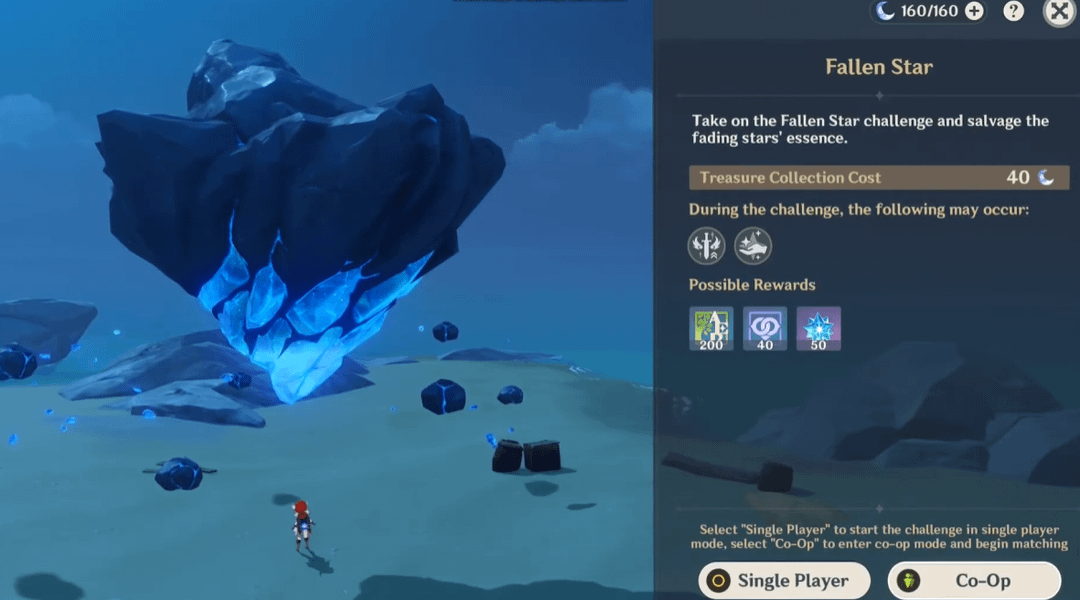Inspect the hand with sparkles effect icon

[753, 246]
